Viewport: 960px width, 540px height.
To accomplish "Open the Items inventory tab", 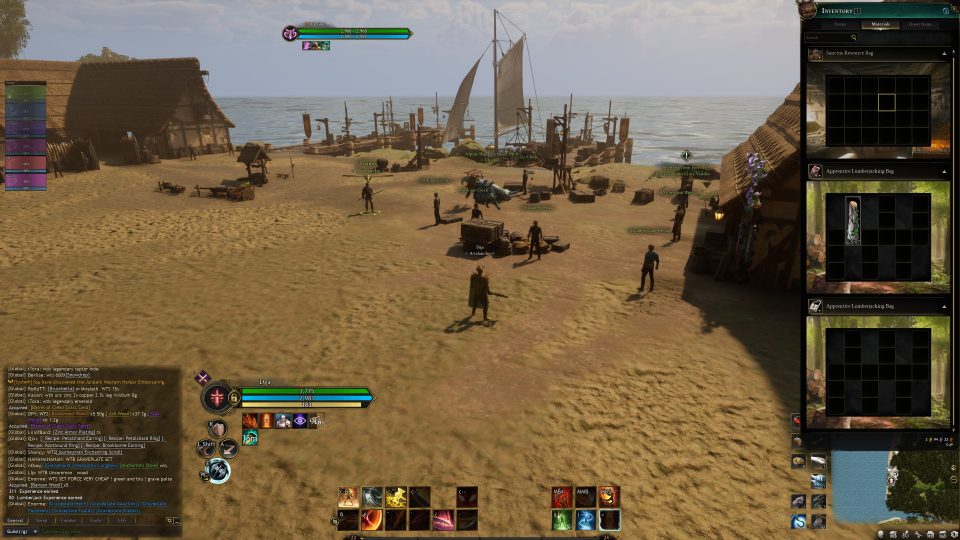I will coord(840,24).
